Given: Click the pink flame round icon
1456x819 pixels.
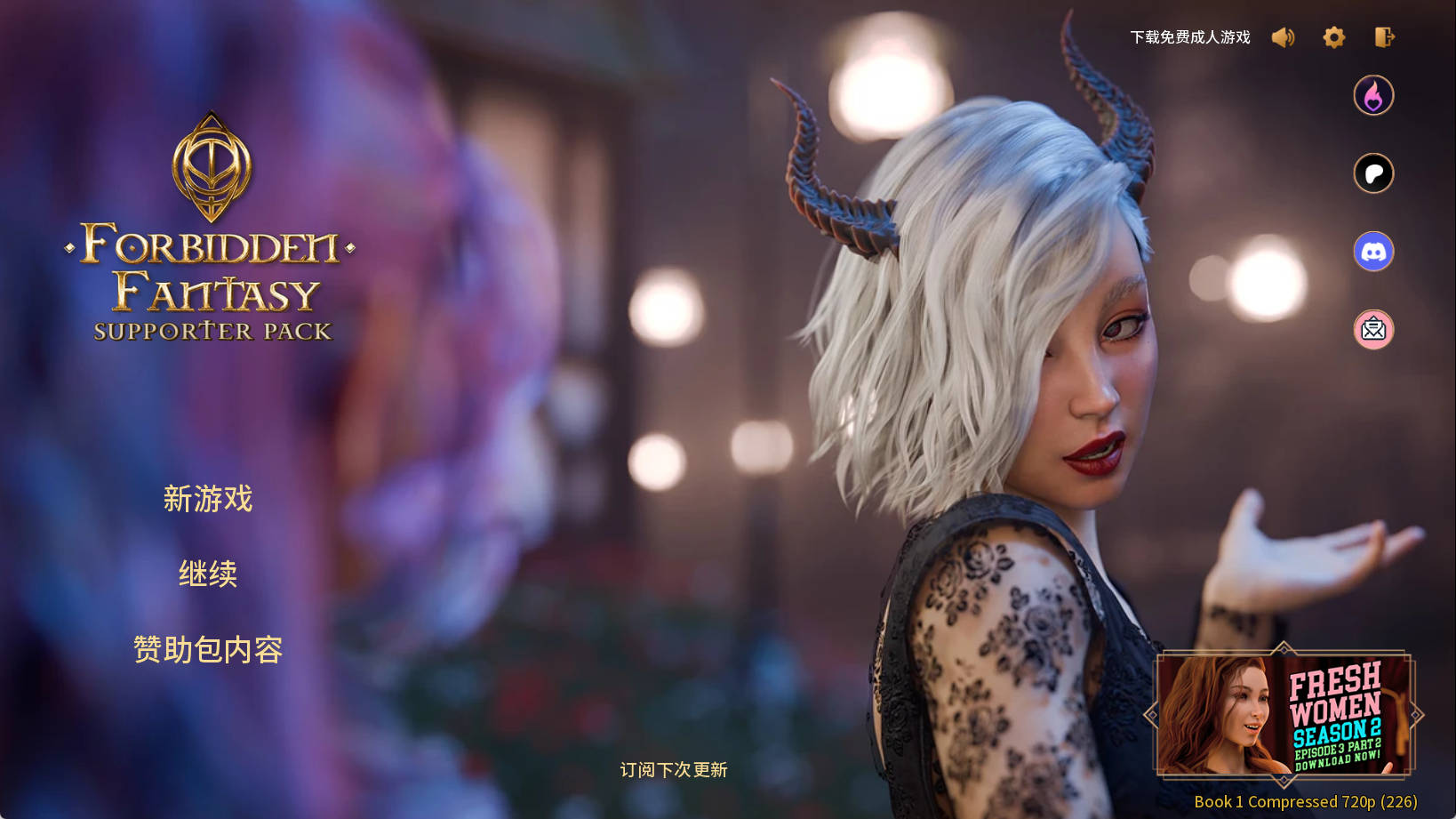Looking at the screenshot, I should (x=1373, y=96).
